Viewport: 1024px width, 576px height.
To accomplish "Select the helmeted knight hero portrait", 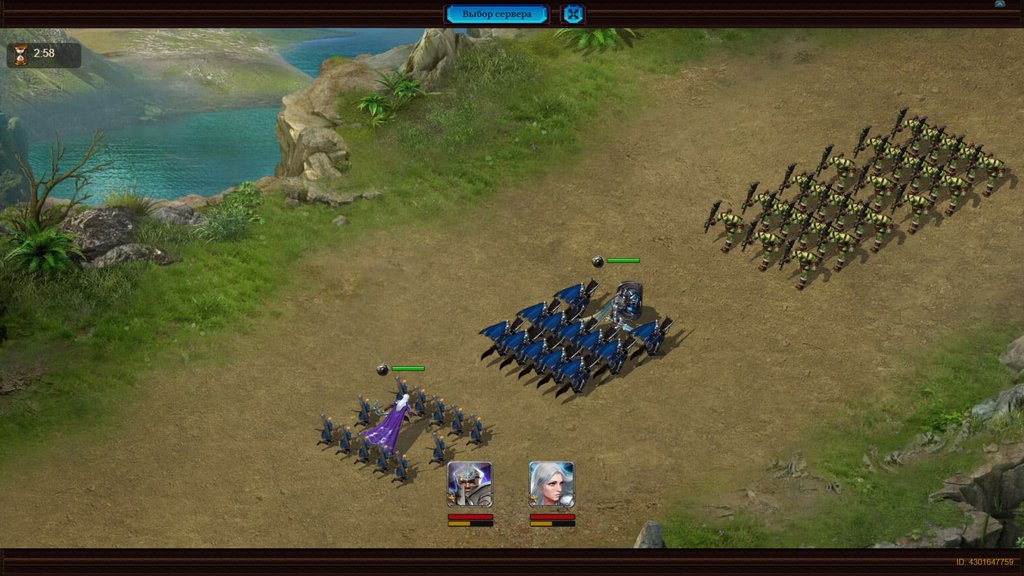I will coord(470,484).
